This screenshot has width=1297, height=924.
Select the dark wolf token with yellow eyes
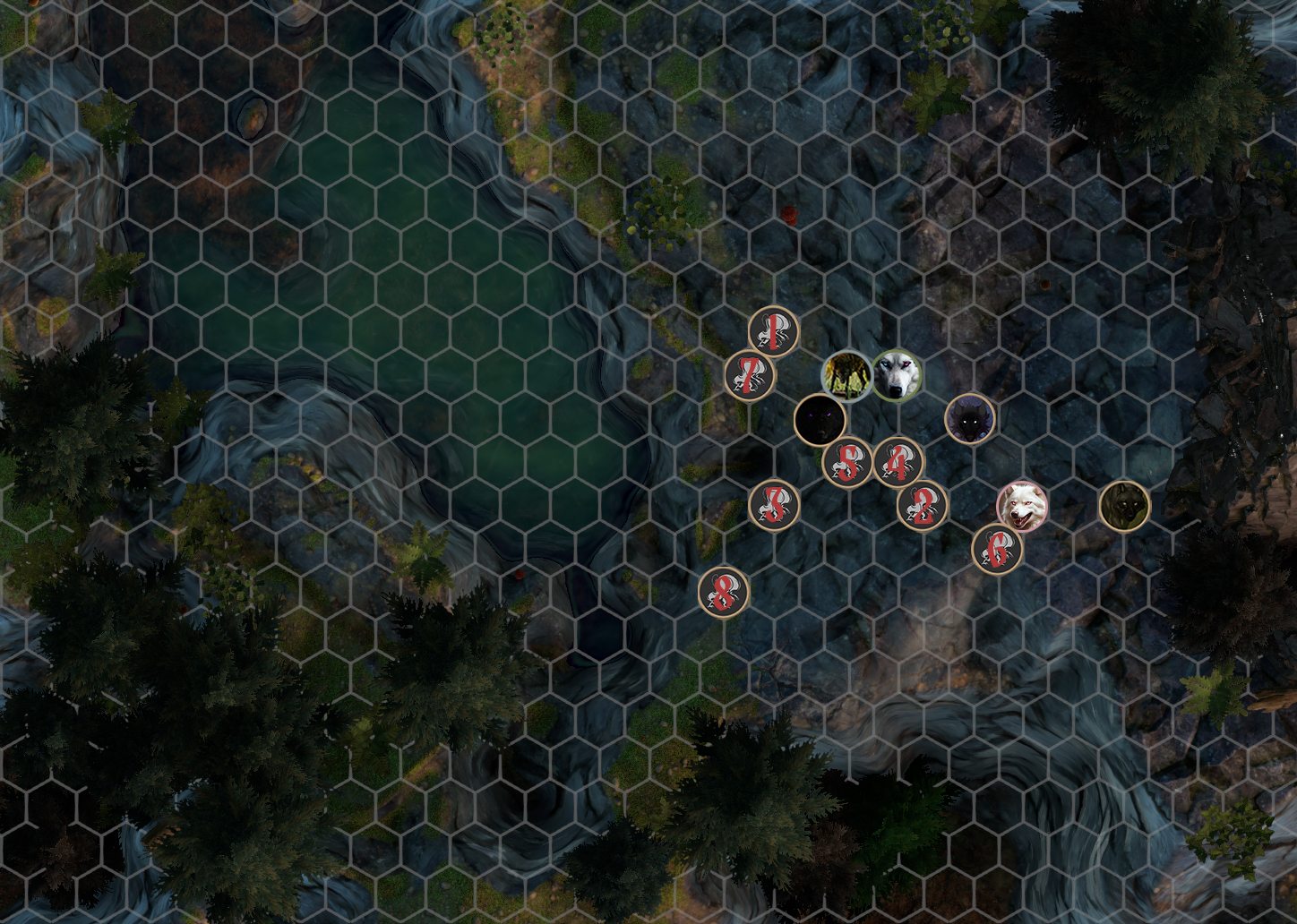[1124, 506]
